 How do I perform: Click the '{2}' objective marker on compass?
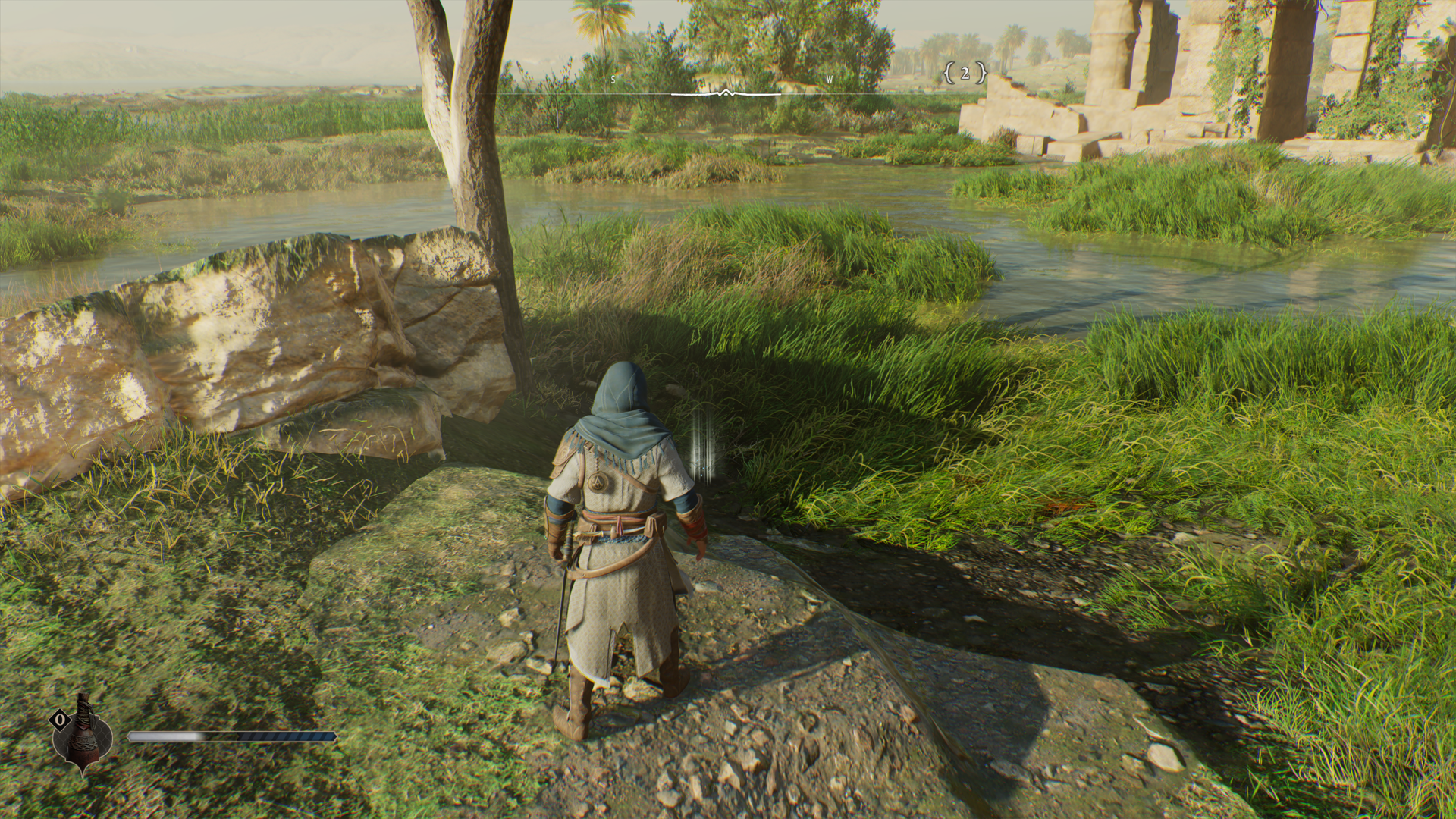click(965, 74)
